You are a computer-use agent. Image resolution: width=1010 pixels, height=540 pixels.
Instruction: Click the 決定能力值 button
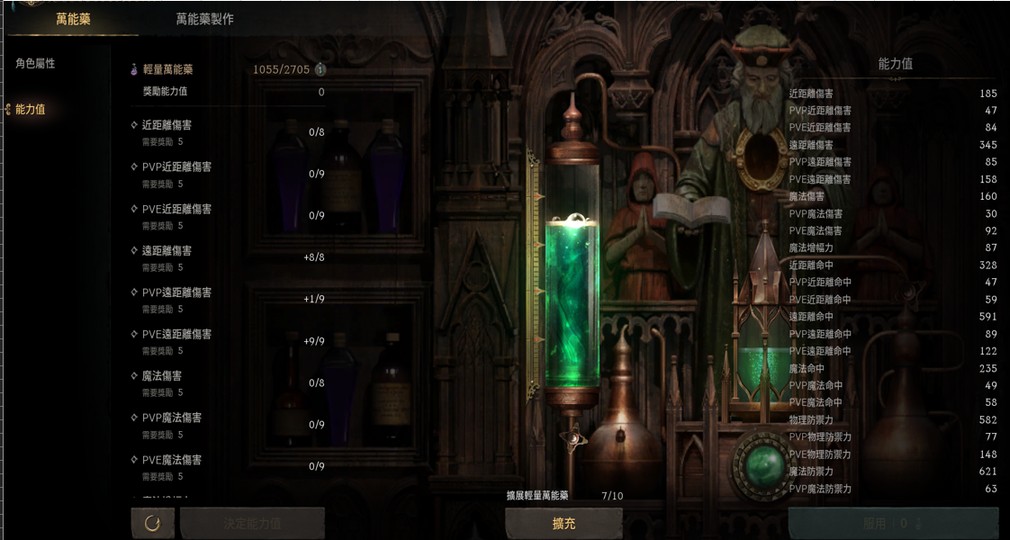252,522
